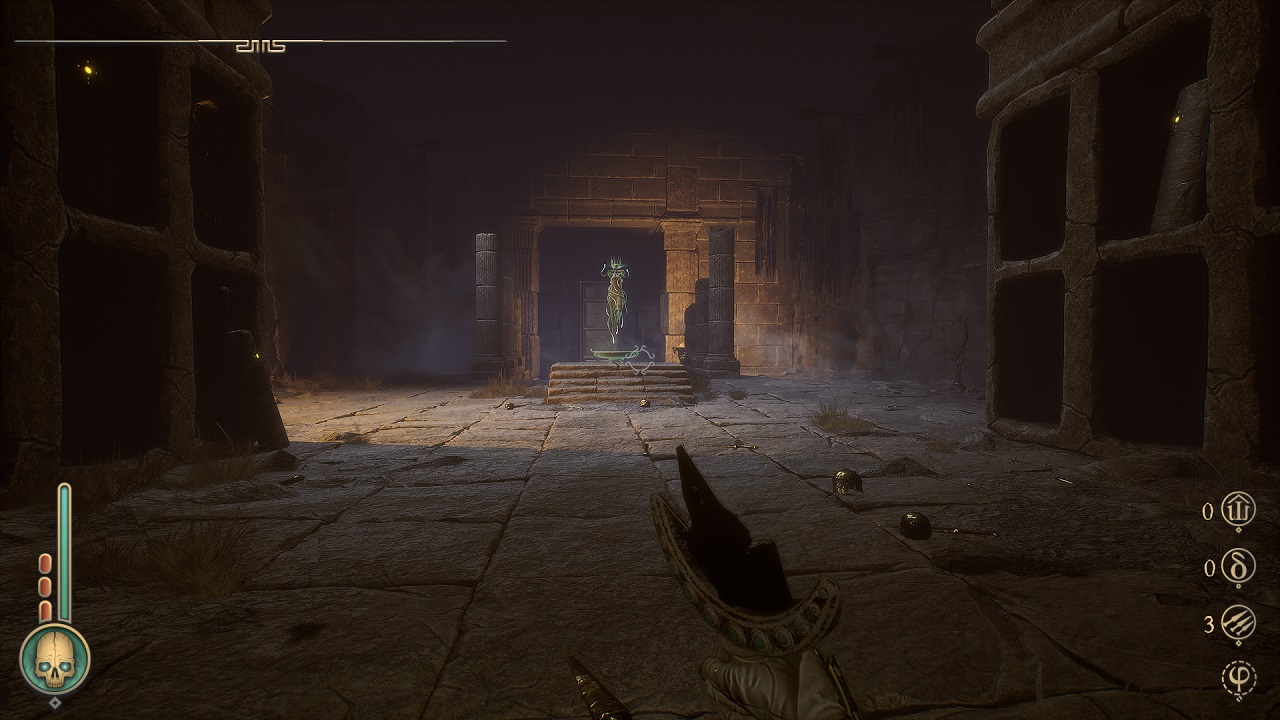Select the three throwing daggers icon
The image size is (1280, 720).
point(1239,624)
